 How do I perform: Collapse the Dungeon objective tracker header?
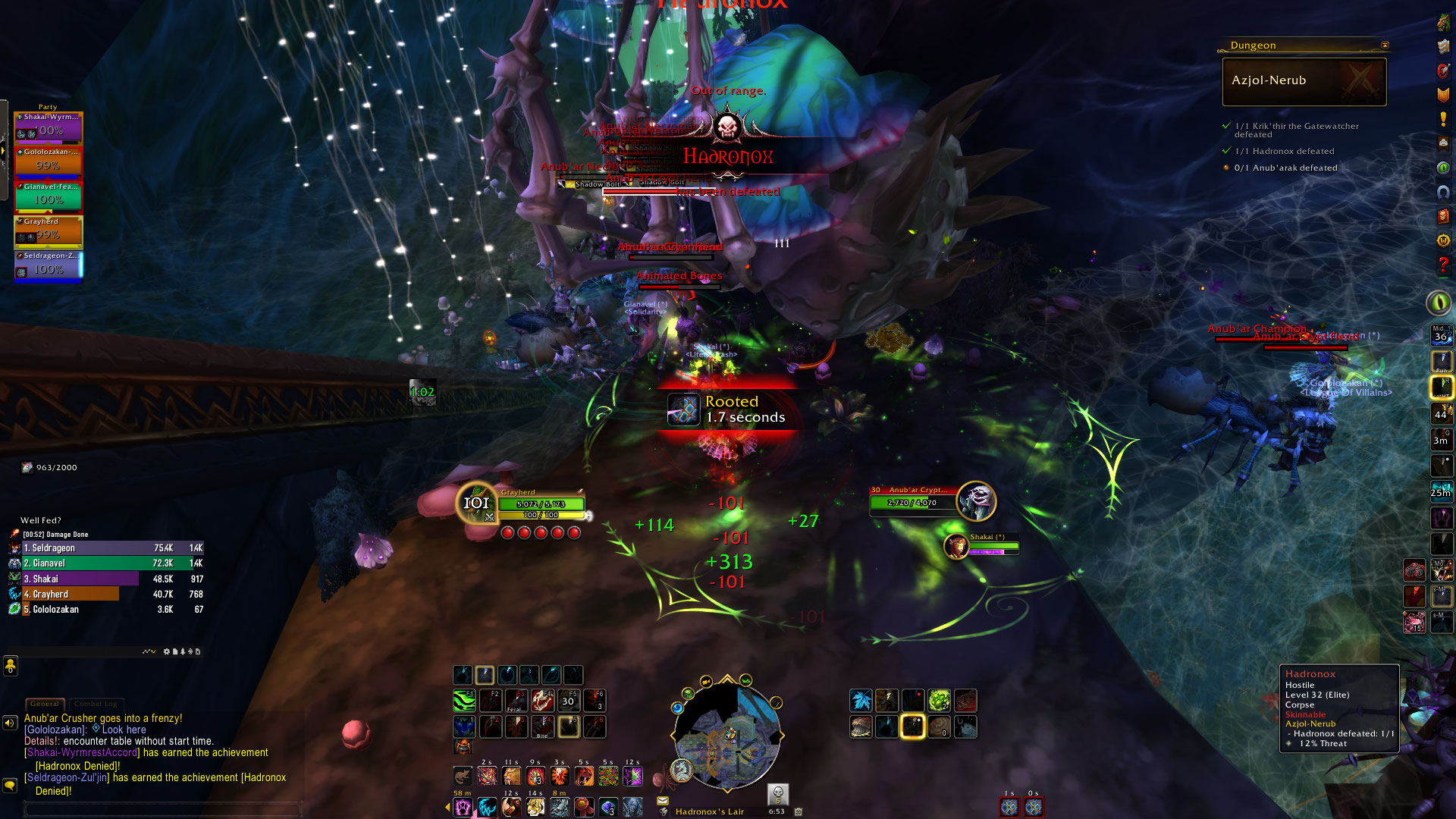(x=1385, y=45)
